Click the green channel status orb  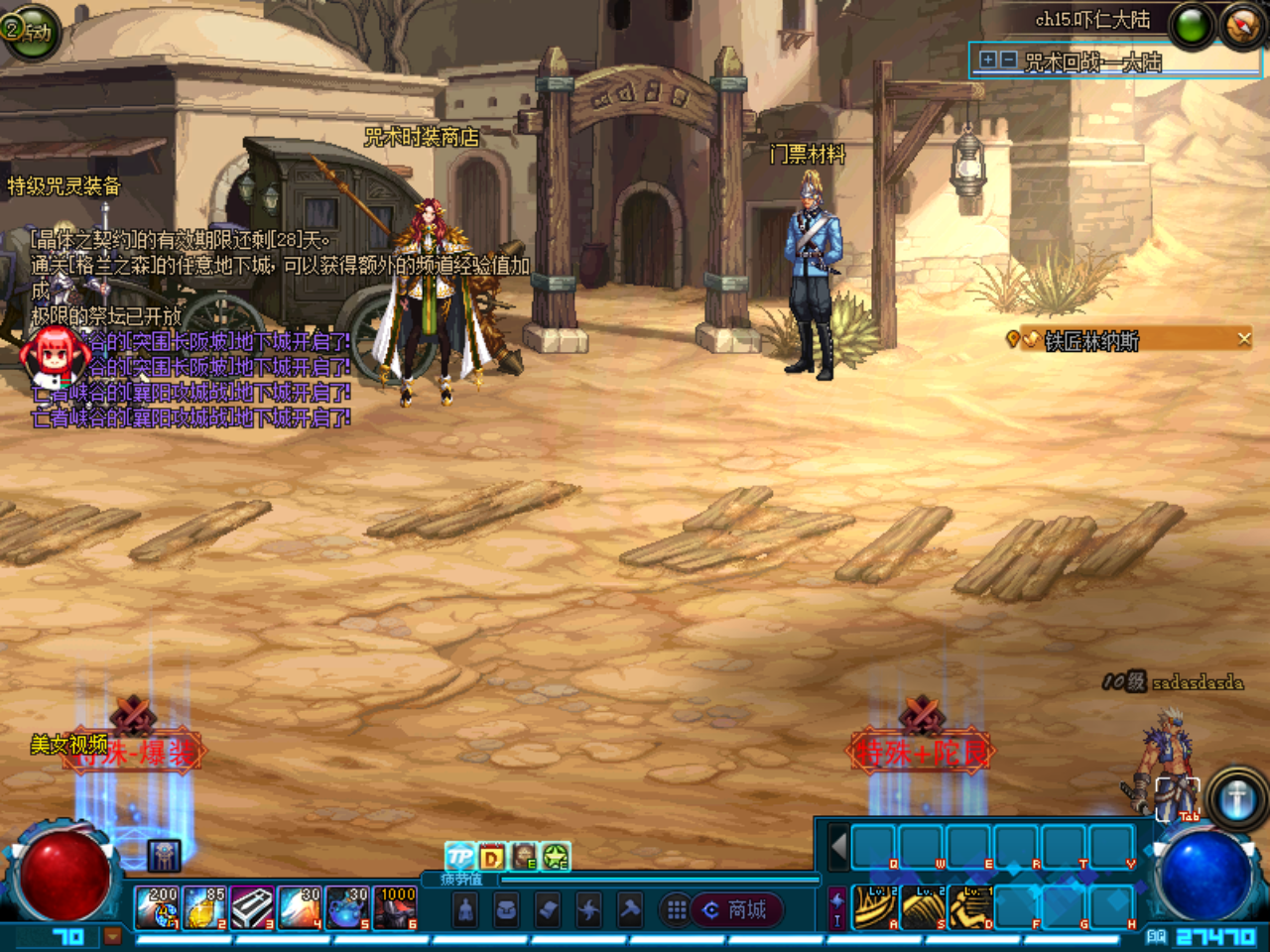pyautogui.click(x=1192, y=26)
